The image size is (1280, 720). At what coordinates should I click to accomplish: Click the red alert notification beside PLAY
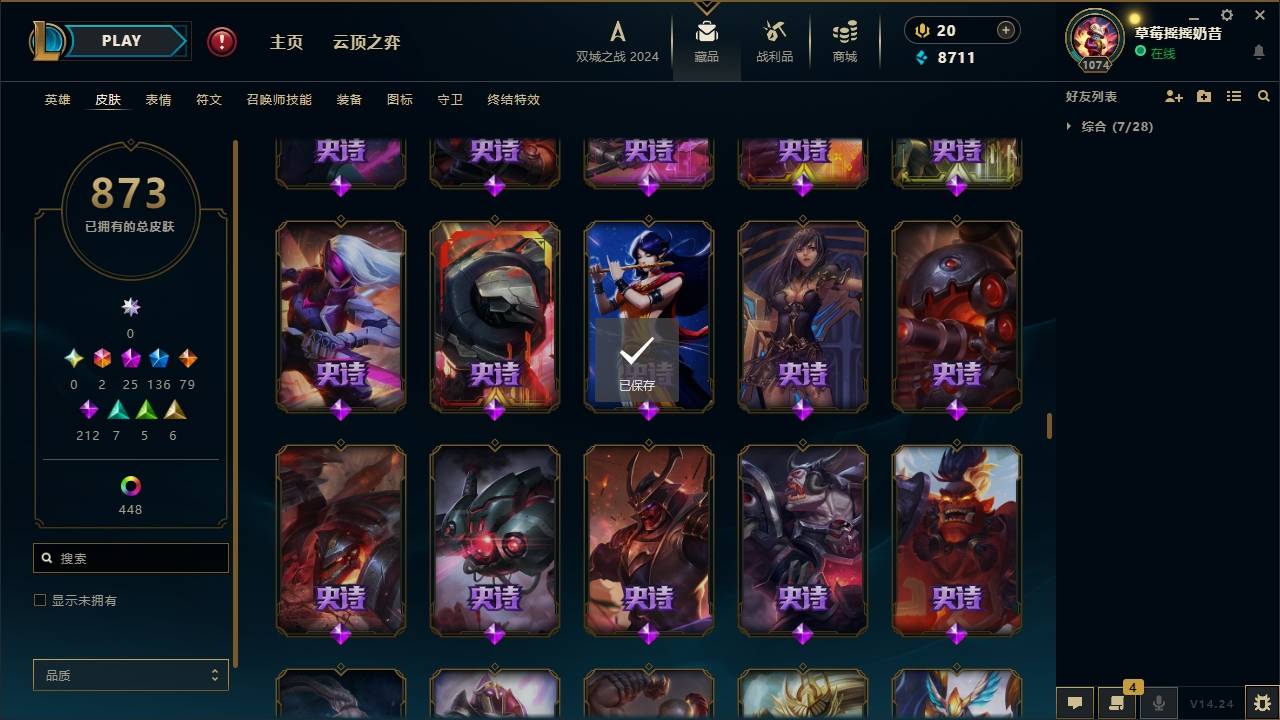click(x=220, y=41)
